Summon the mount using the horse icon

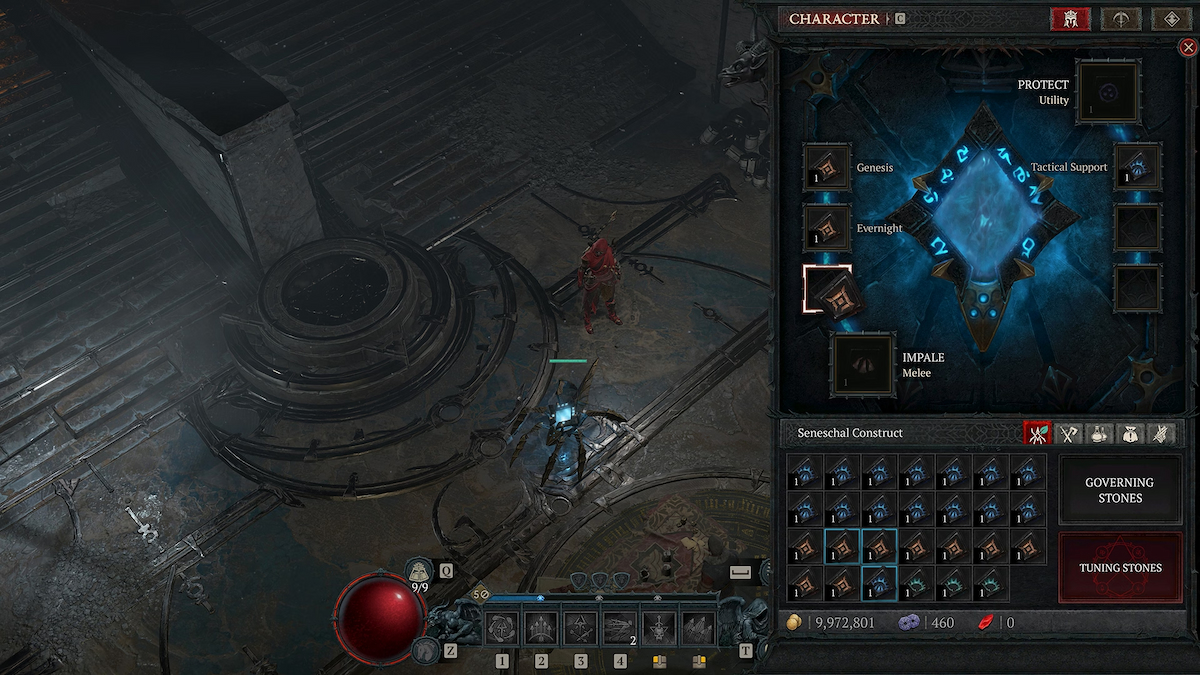pos(424,651)
